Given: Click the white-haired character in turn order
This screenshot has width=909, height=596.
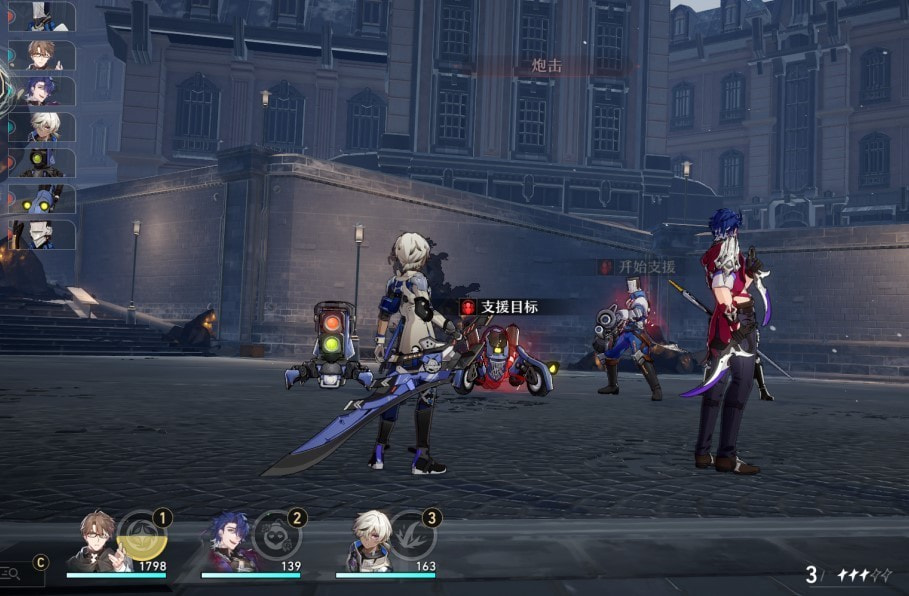Looking at the screenshot, I should pos(44,127).
